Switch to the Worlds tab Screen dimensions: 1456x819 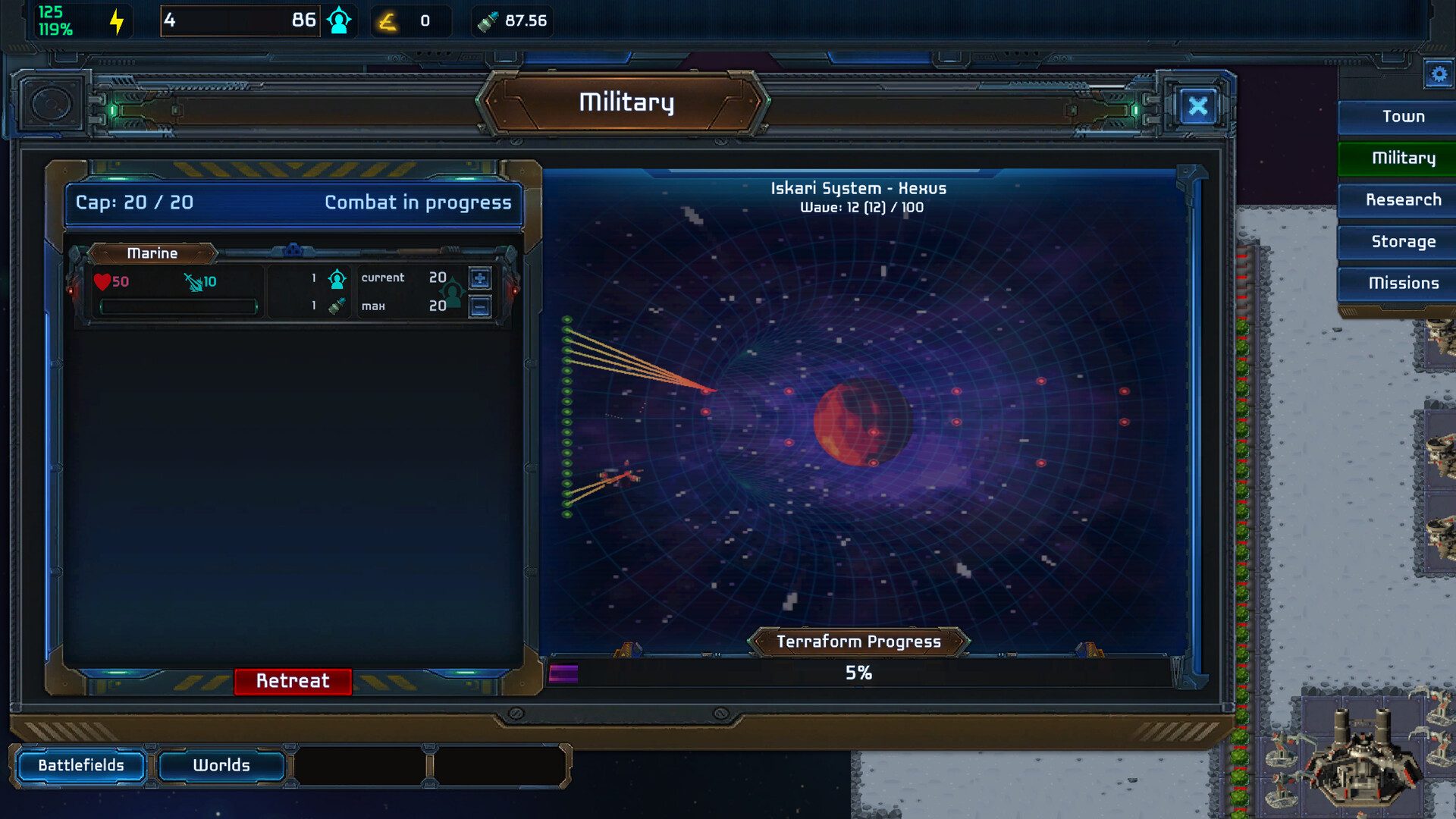click(x=222, y=765)
